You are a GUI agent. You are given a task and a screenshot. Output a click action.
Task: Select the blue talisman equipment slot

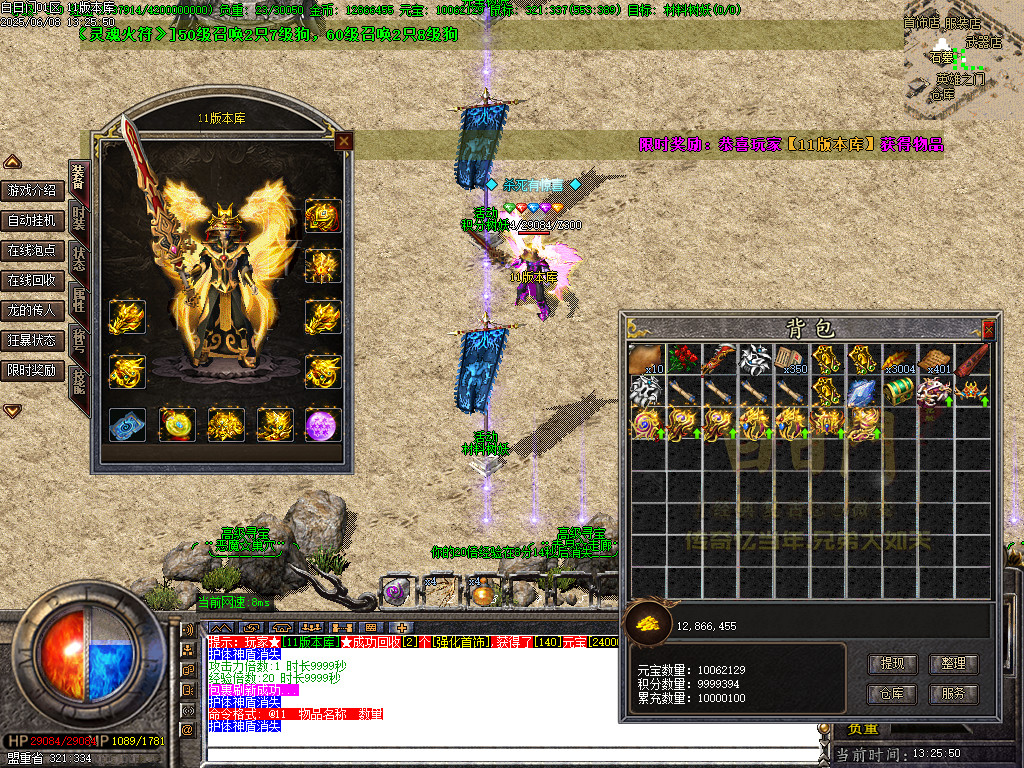[x=127, y=424]
